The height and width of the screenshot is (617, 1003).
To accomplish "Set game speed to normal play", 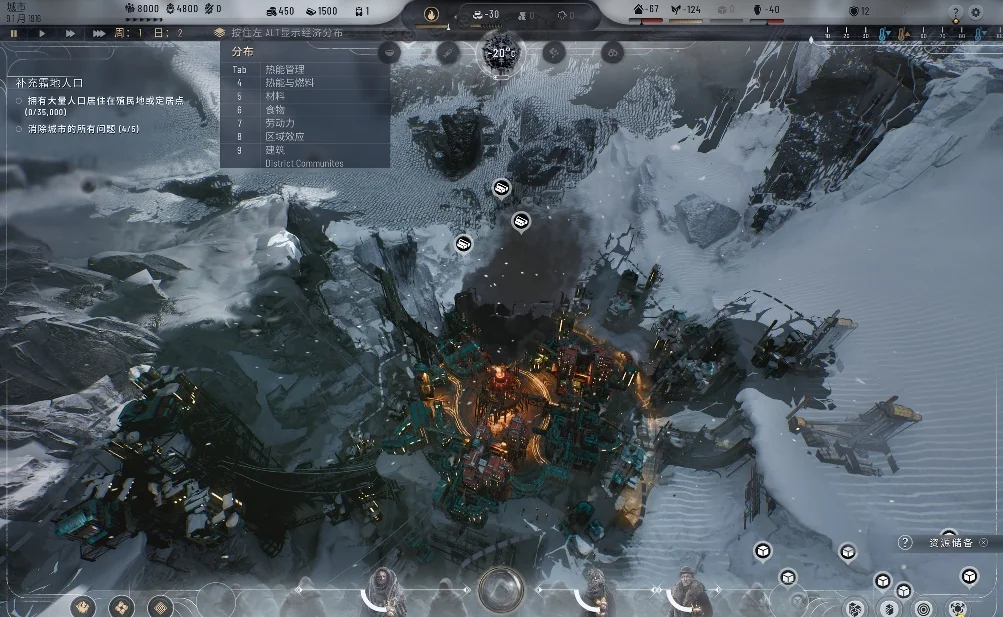I will click(x=42, y=33).
